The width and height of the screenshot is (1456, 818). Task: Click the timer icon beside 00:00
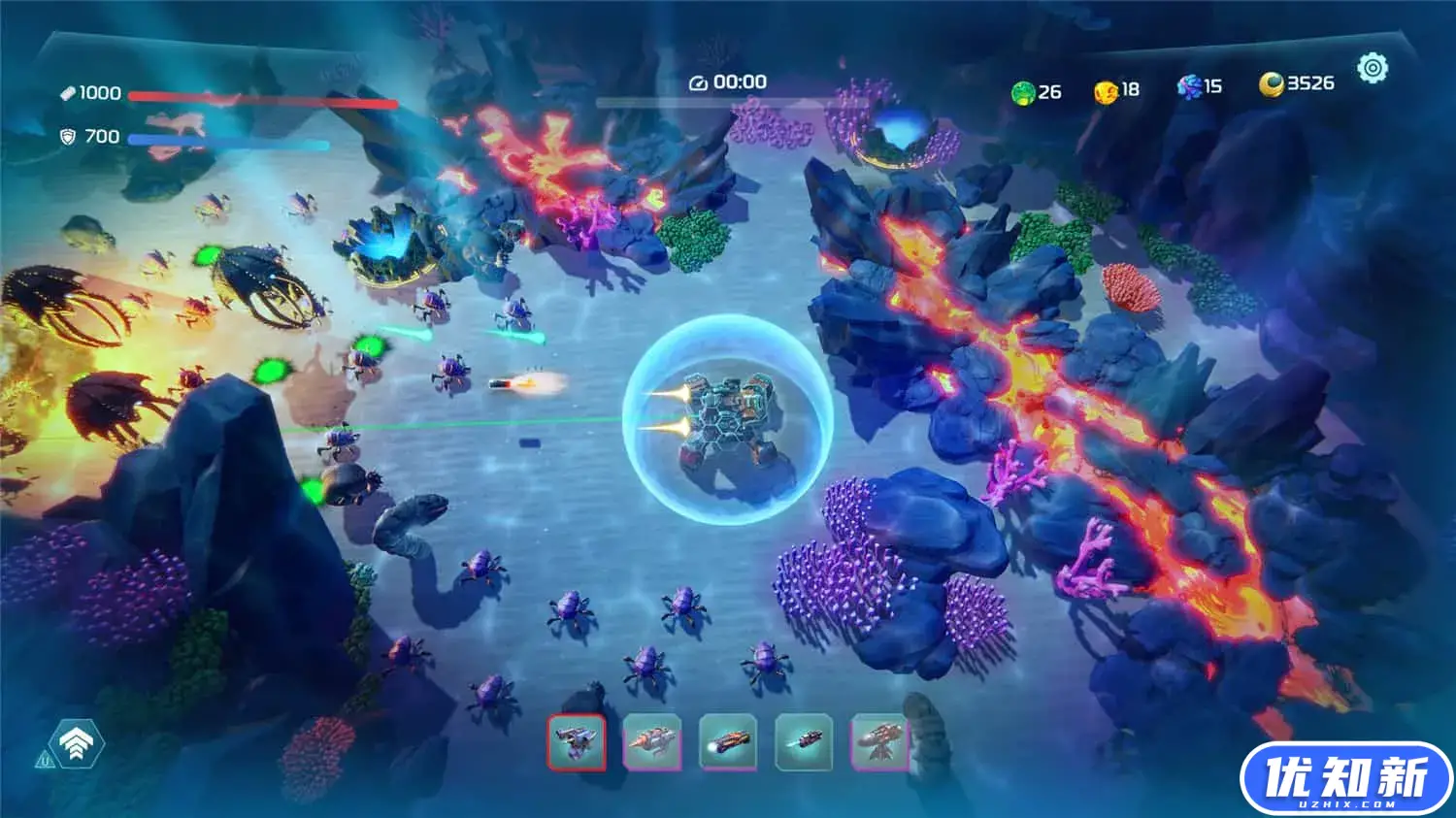click(700, 82)
